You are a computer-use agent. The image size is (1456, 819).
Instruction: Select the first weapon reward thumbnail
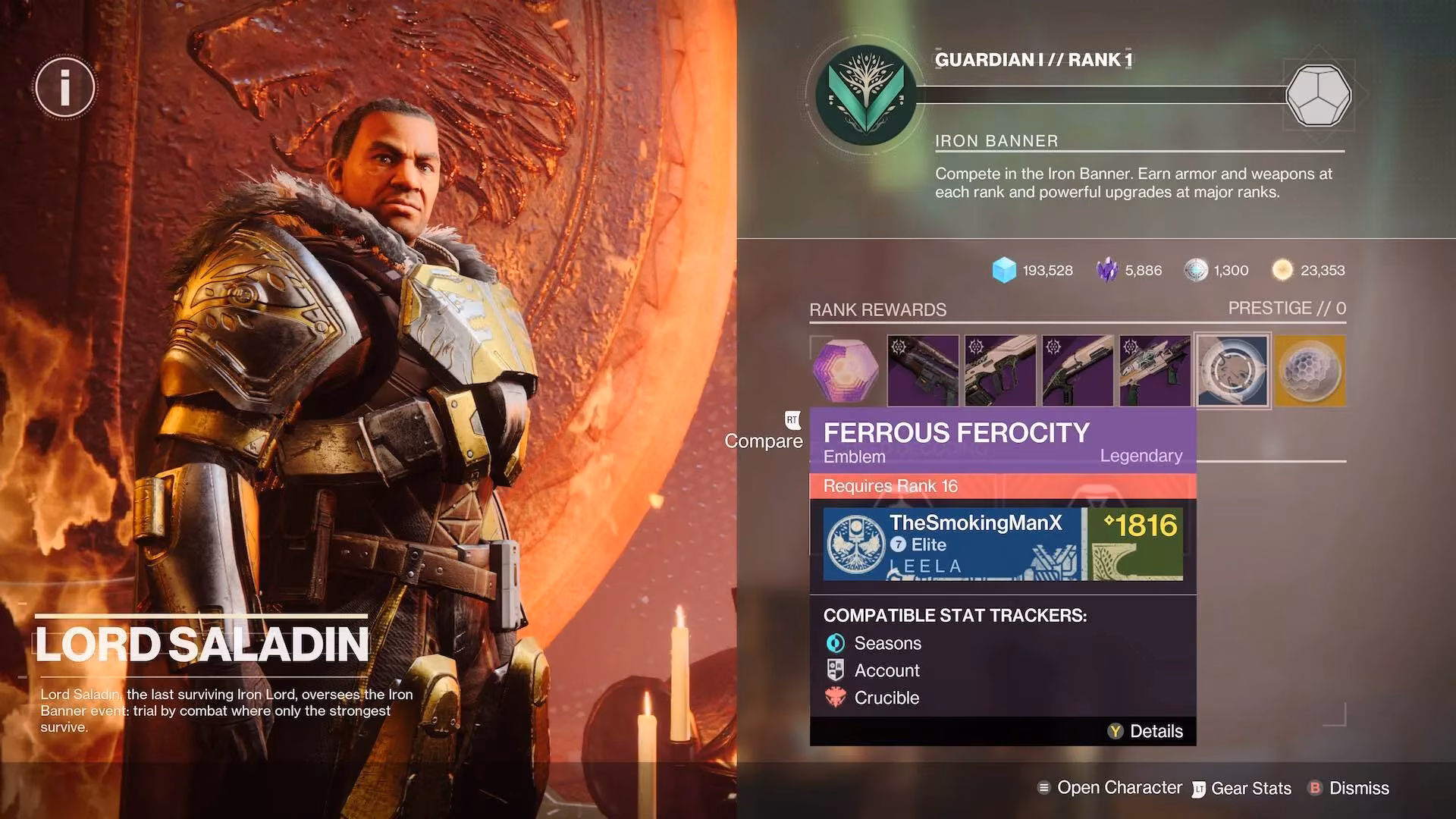(924, 371)
